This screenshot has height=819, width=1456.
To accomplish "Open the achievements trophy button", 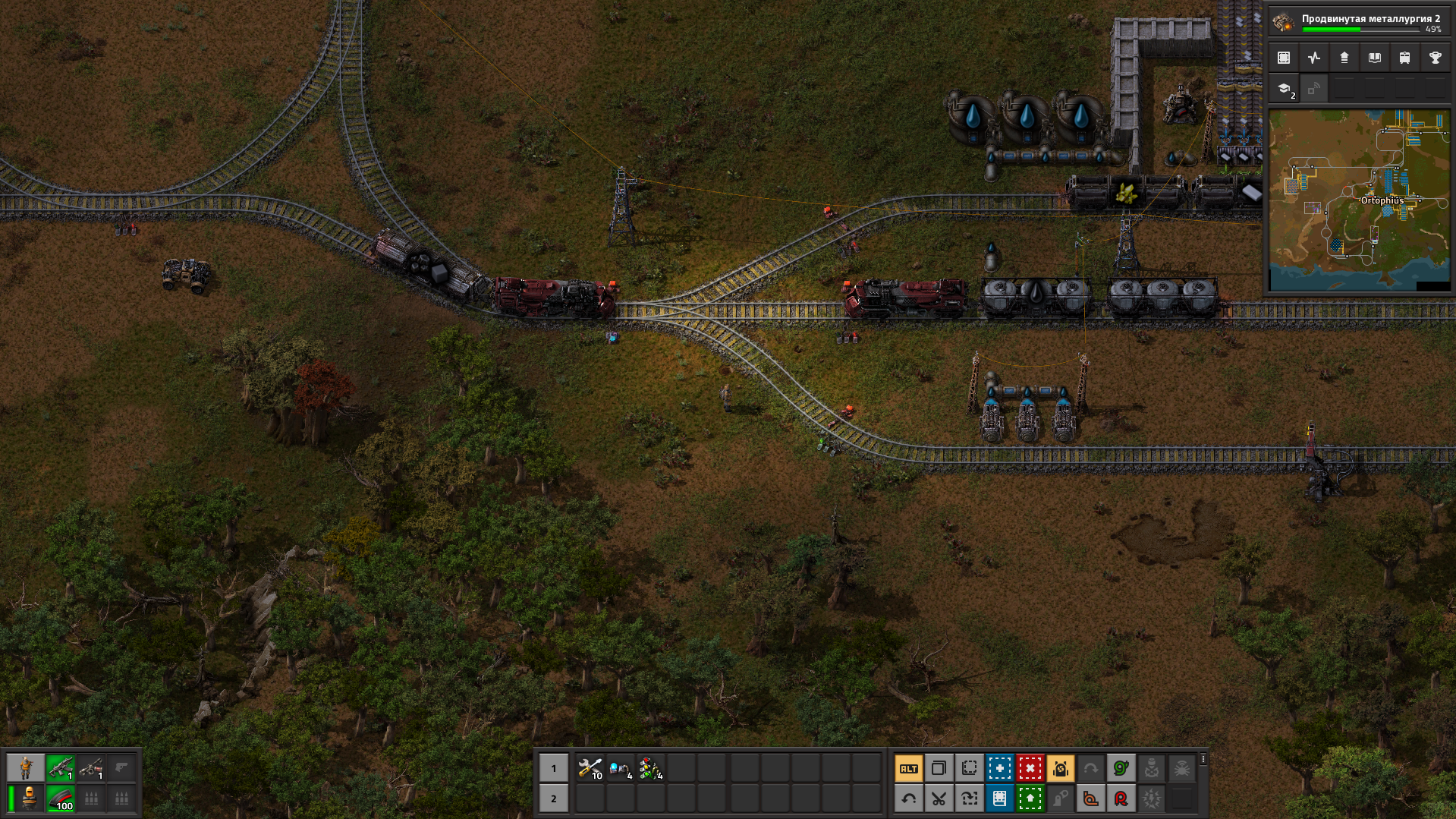I will (x=1435, y=58).
